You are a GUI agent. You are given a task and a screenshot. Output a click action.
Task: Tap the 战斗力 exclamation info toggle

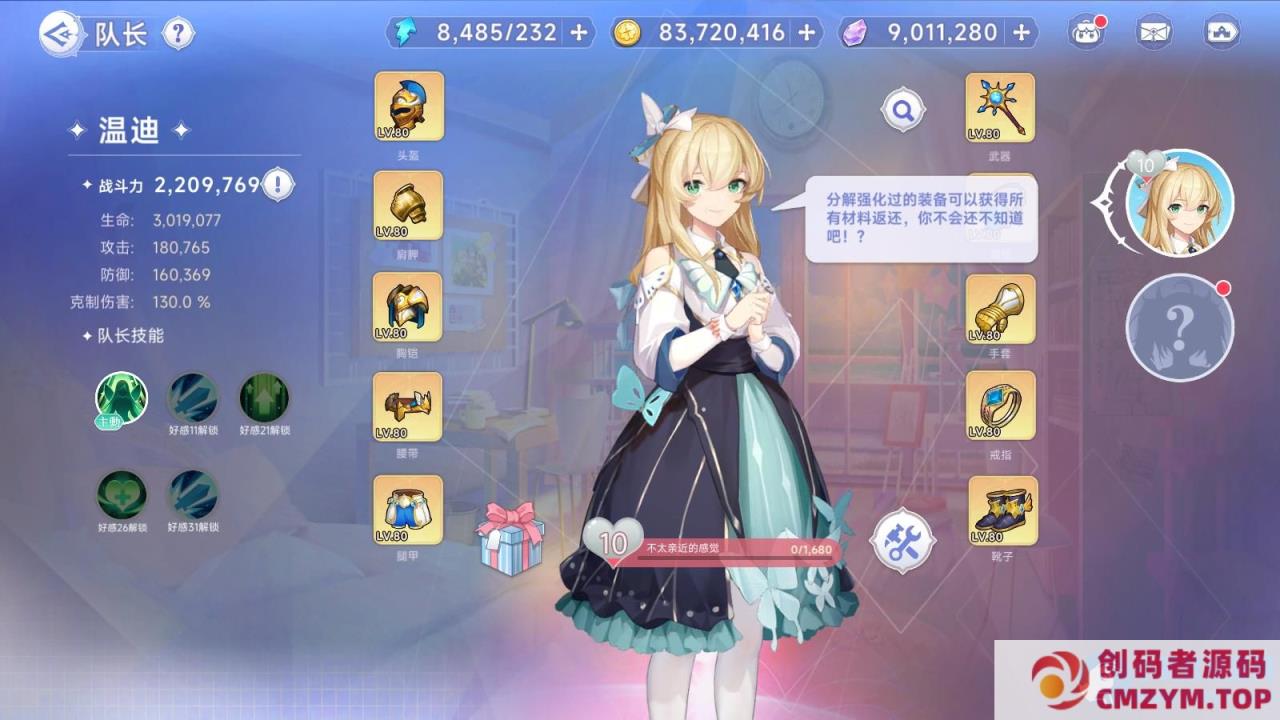point(277,183)
